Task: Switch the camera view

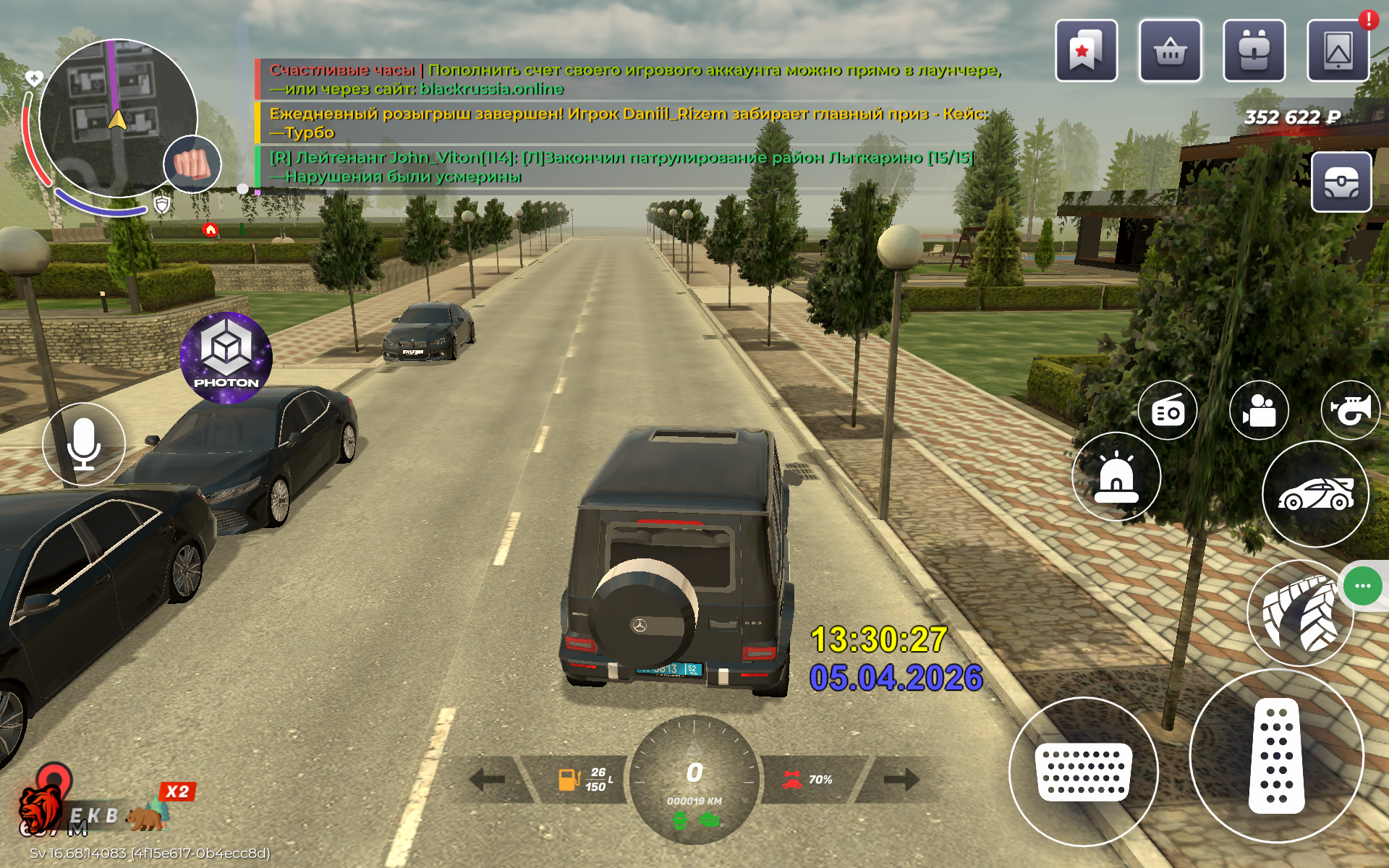Action: [1259, 411]
